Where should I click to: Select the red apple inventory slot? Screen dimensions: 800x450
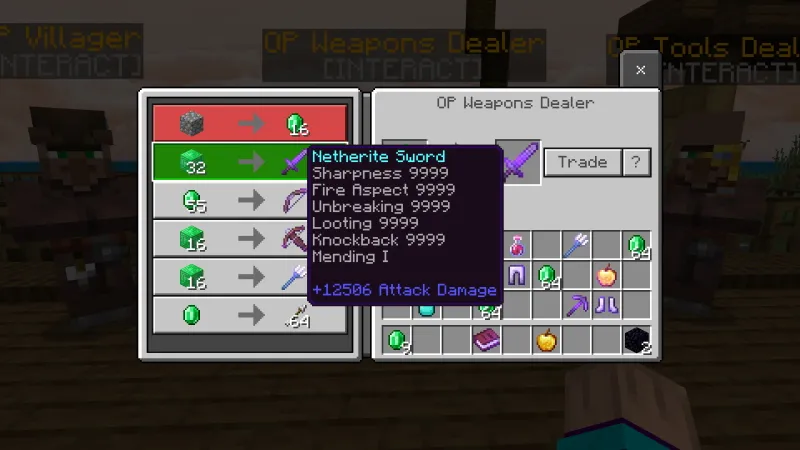[606, 275]
